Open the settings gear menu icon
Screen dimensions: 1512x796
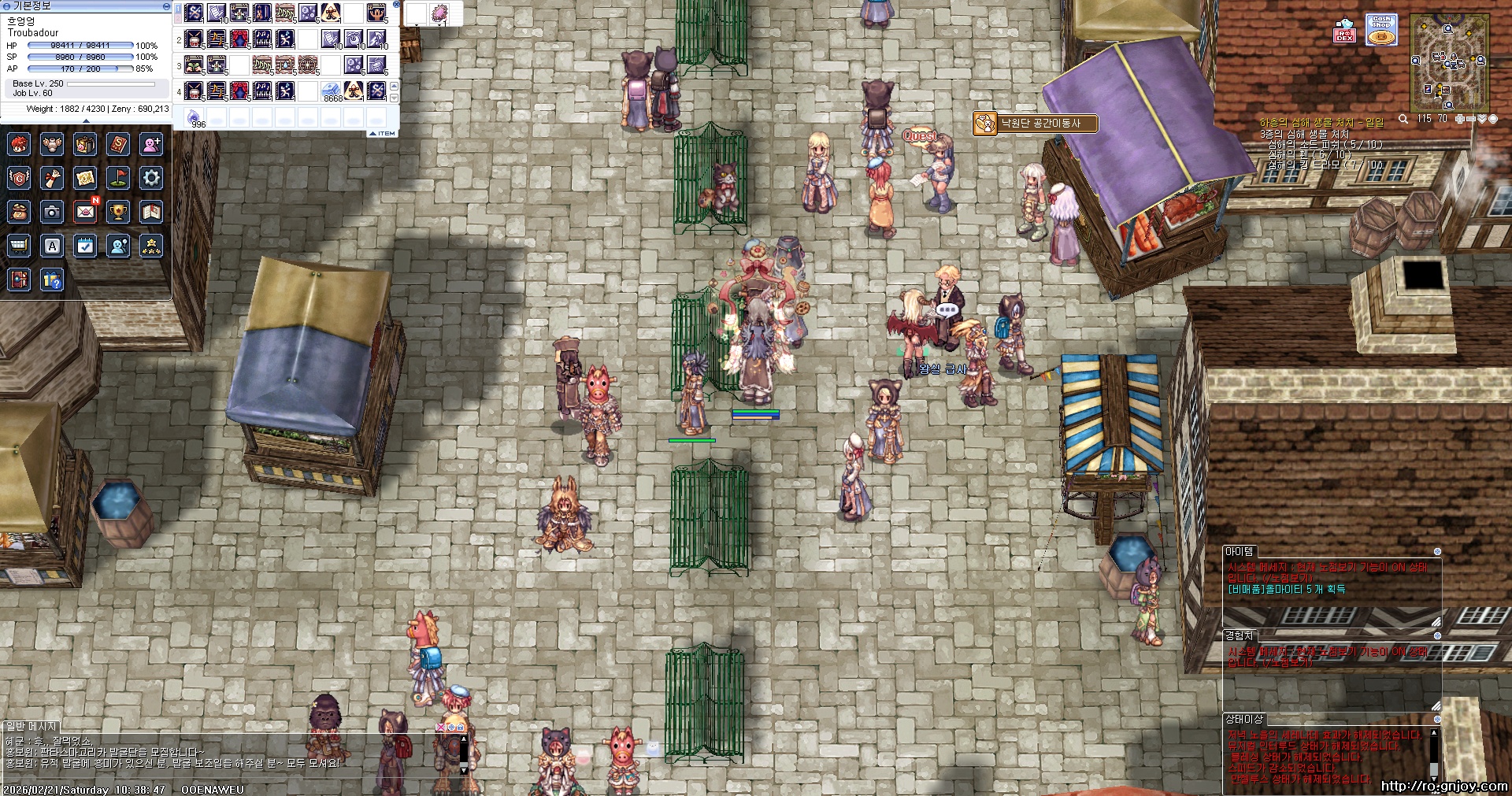(x=151, y=178)
